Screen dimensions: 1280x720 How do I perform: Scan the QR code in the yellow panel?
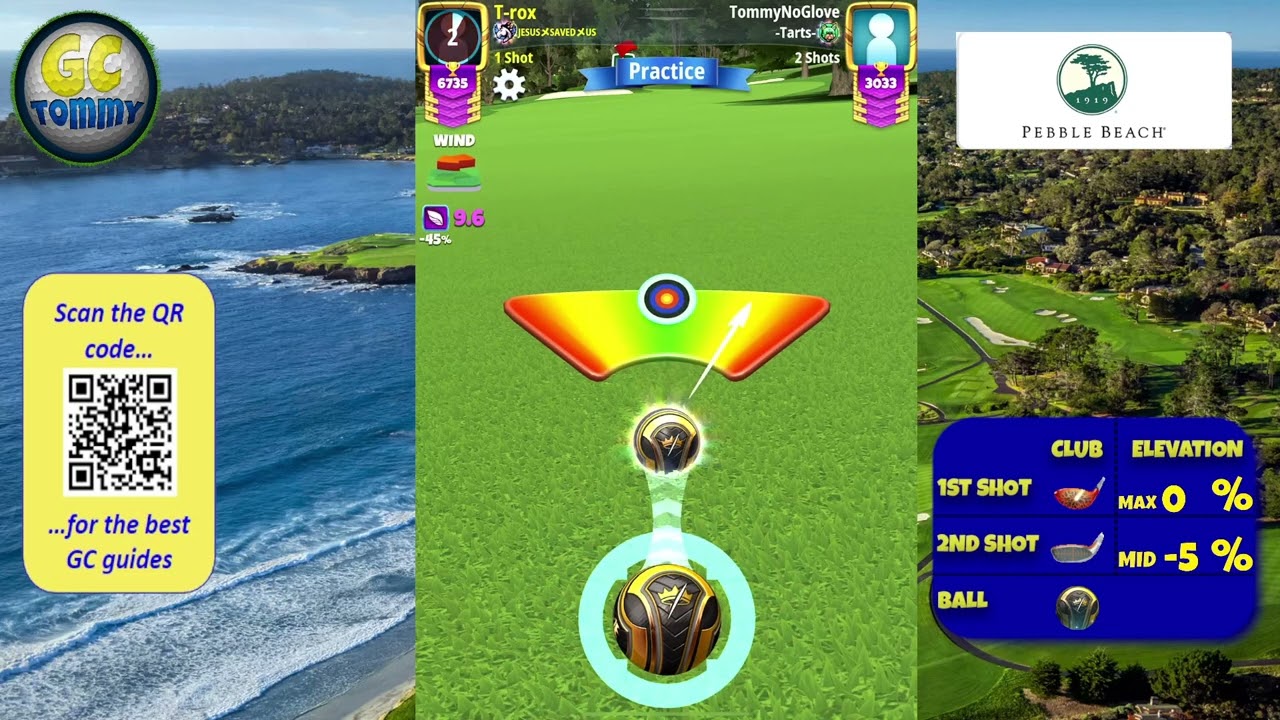click(120, 432)
